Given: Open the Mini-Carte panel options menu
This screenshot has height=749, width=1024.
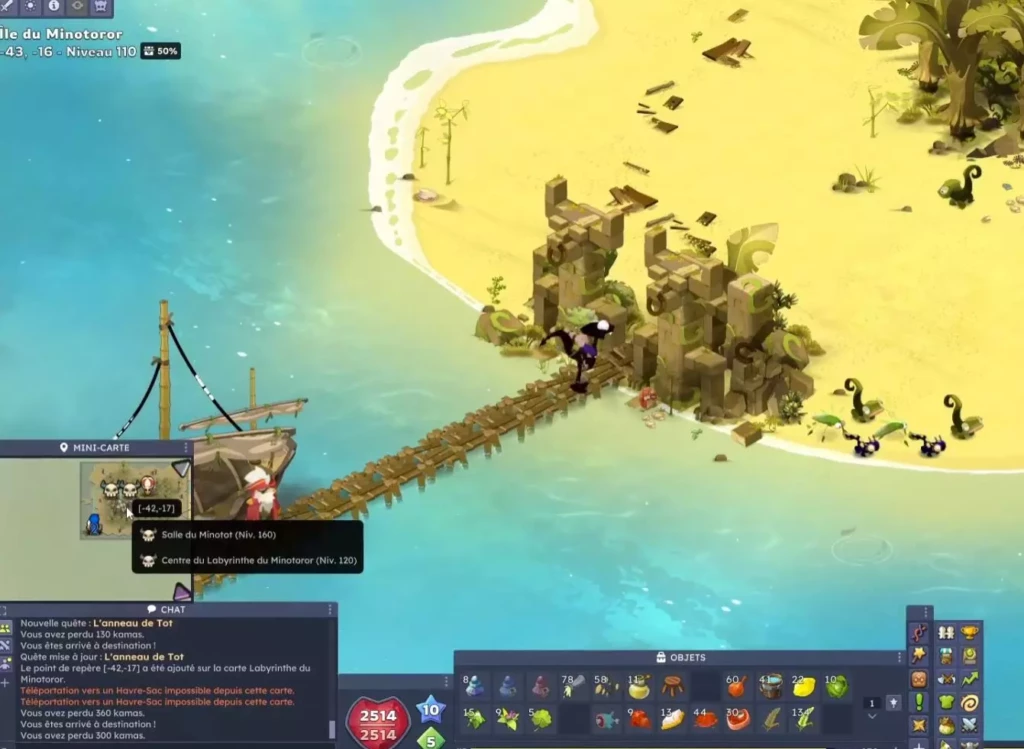Looking at the screenshot, I should [x=187, y=448].
